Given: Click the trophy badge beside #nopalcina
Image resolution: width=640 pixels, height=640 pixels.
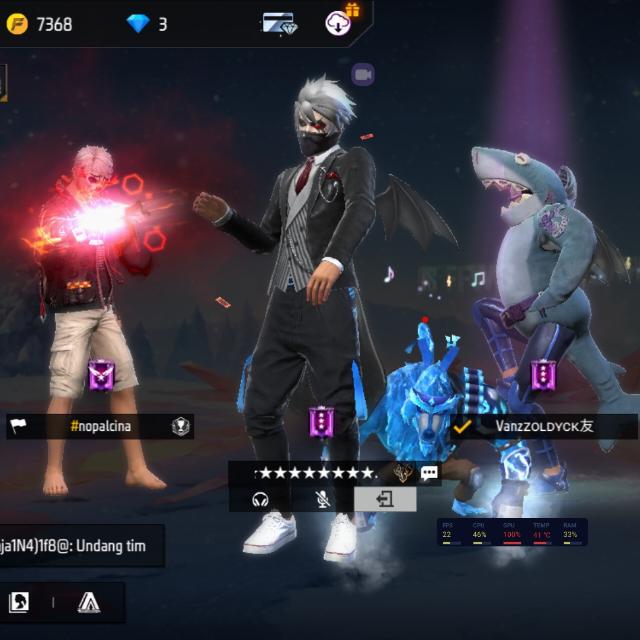Looking at the screenshot, I should pyautogui.click(x=180, y=426).
